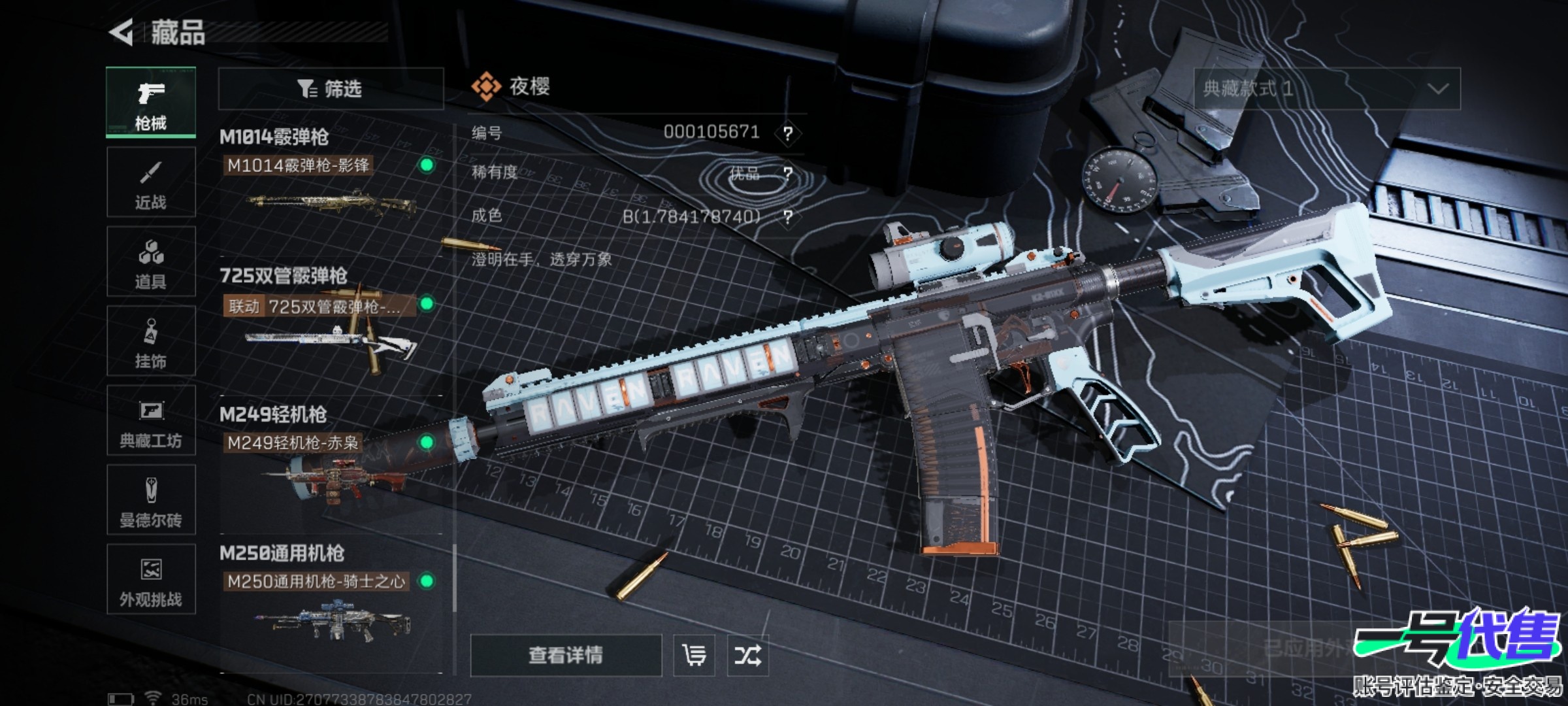Screen dimensions: 1568x706
Task: Show the 稀有度 rarity help tooltip
Action: click(788, 174)
